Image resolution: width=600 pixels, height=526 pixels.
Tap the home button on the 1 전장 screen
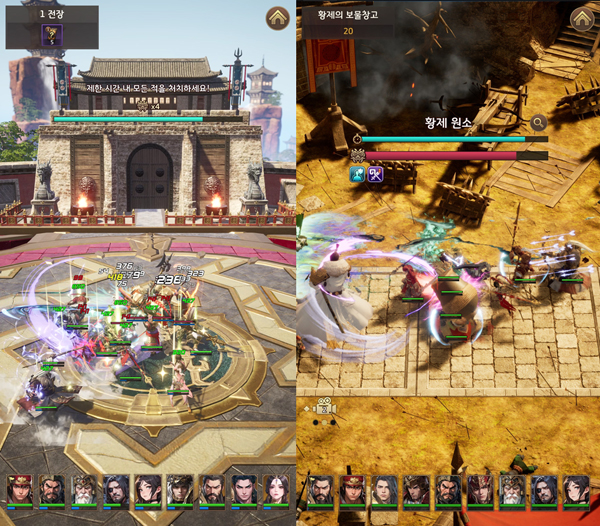click(x=278, y=18)
